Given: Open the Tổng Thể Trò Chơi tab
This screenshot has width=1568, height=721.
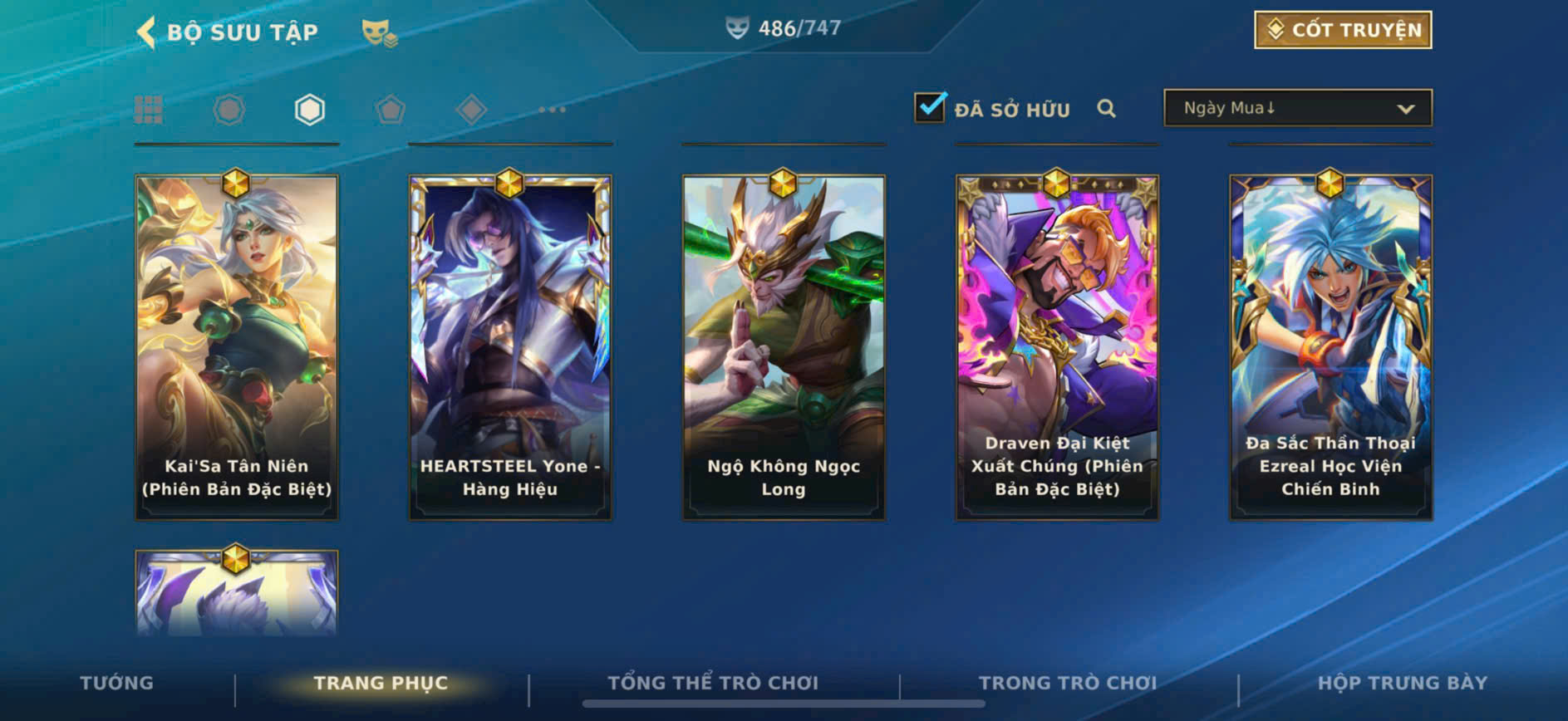Looking at the screenshot, I should [x=713, y=683].
